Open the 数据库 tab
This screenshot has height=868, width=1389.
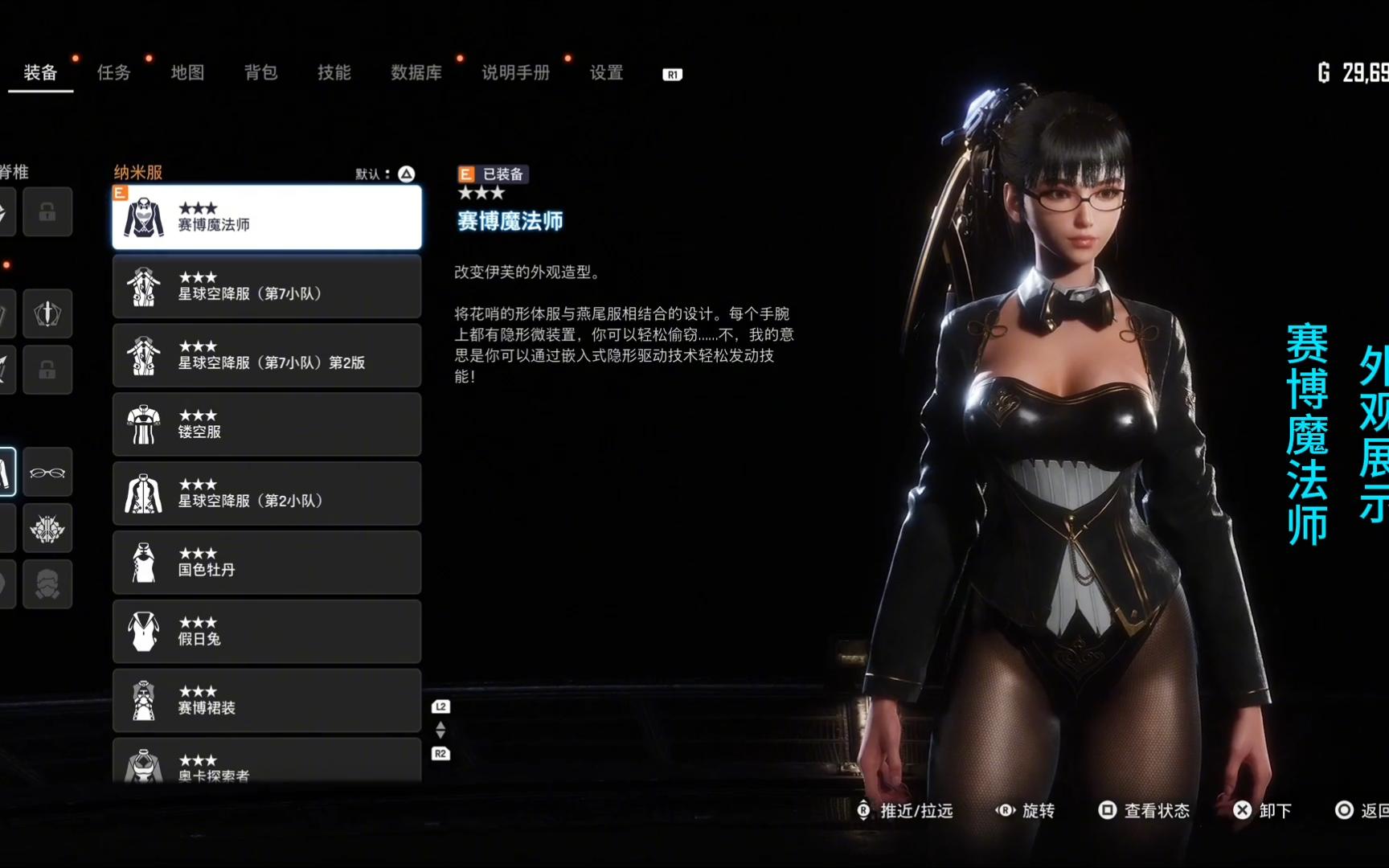416,73
